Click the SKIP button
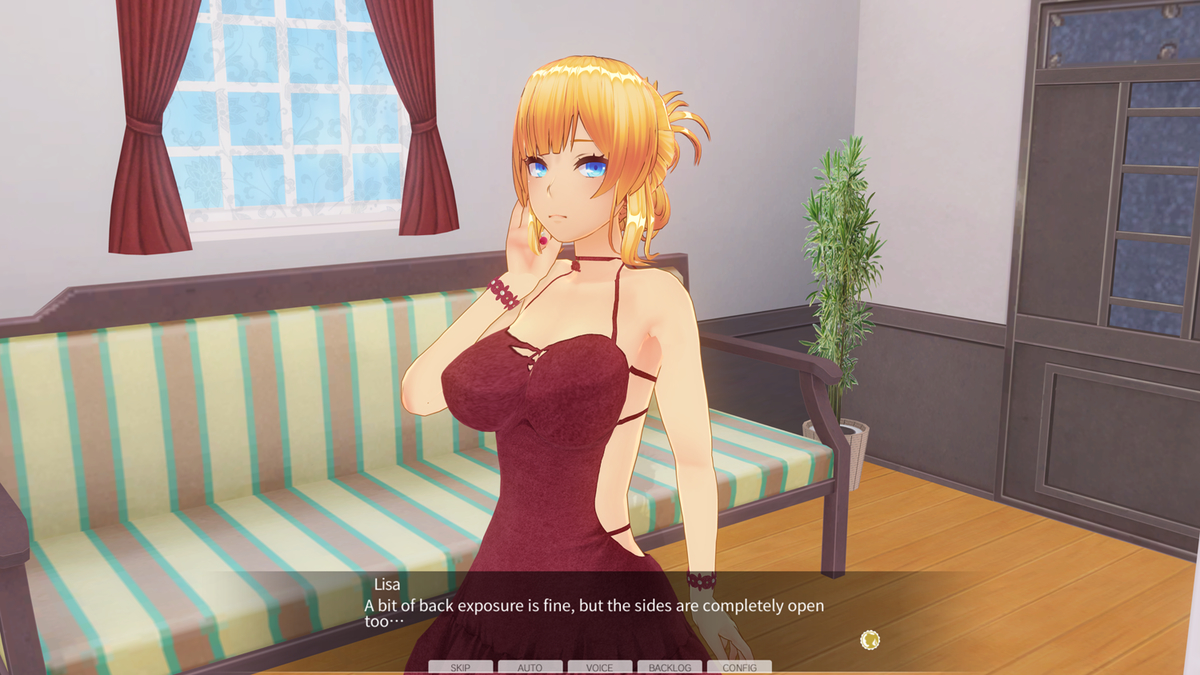The image size is (1200, 675). coord(460,667)
